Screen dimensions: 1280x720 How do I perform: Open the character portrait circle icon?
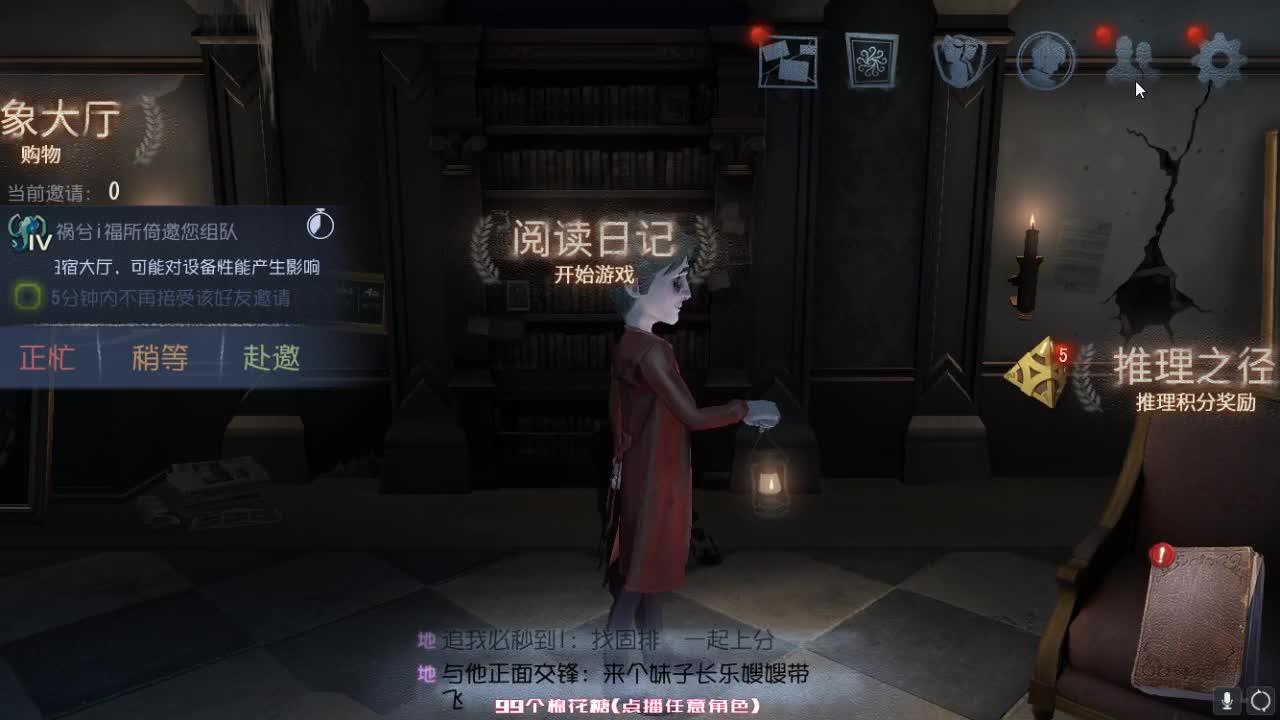[x=1045, y=60]
